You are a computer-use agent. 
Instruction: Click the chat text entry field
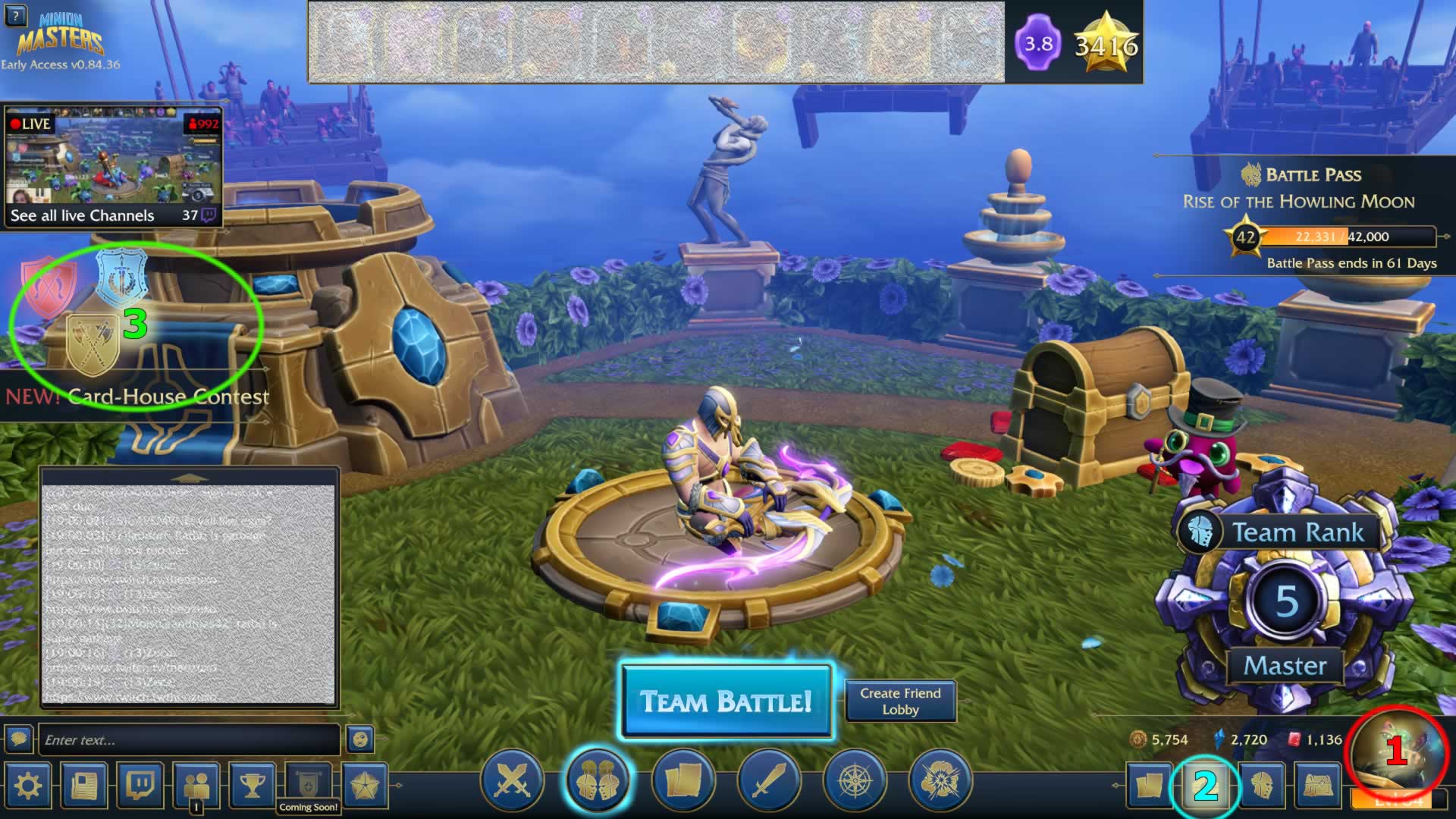190,739
